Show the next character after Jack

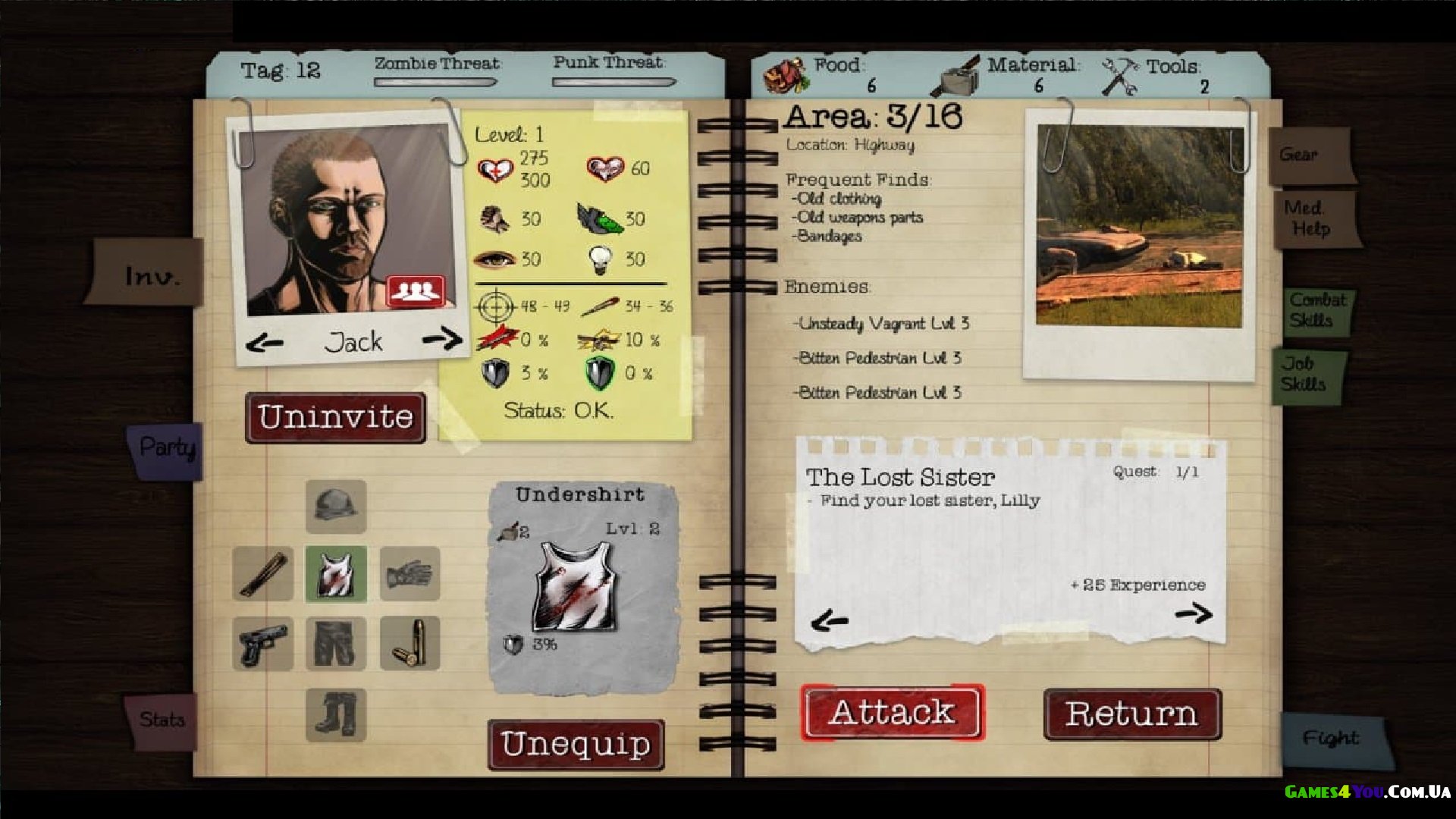click(x=442, y=340)
